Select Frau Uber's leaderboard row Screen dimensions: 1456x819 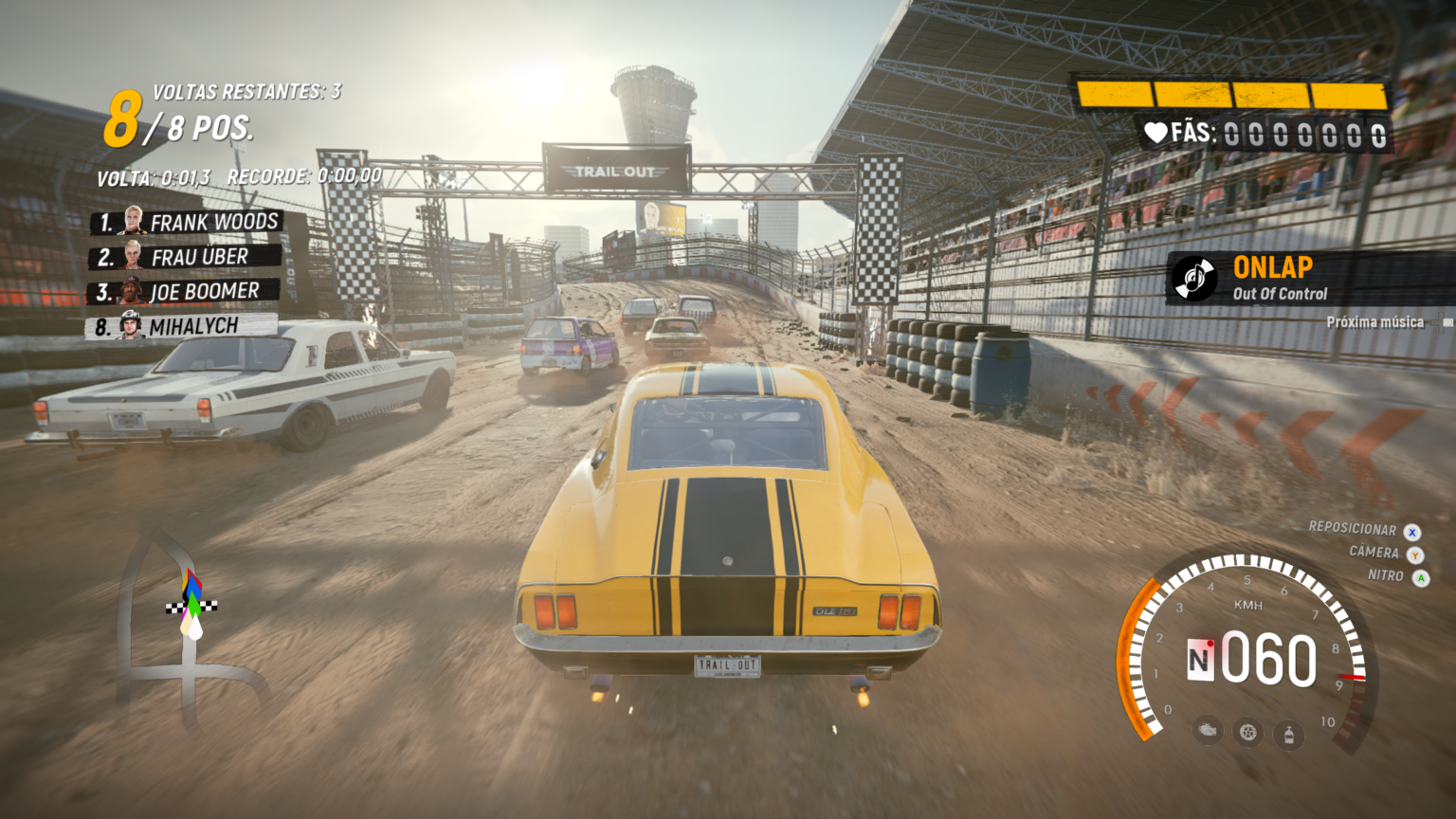pos(186,257)
